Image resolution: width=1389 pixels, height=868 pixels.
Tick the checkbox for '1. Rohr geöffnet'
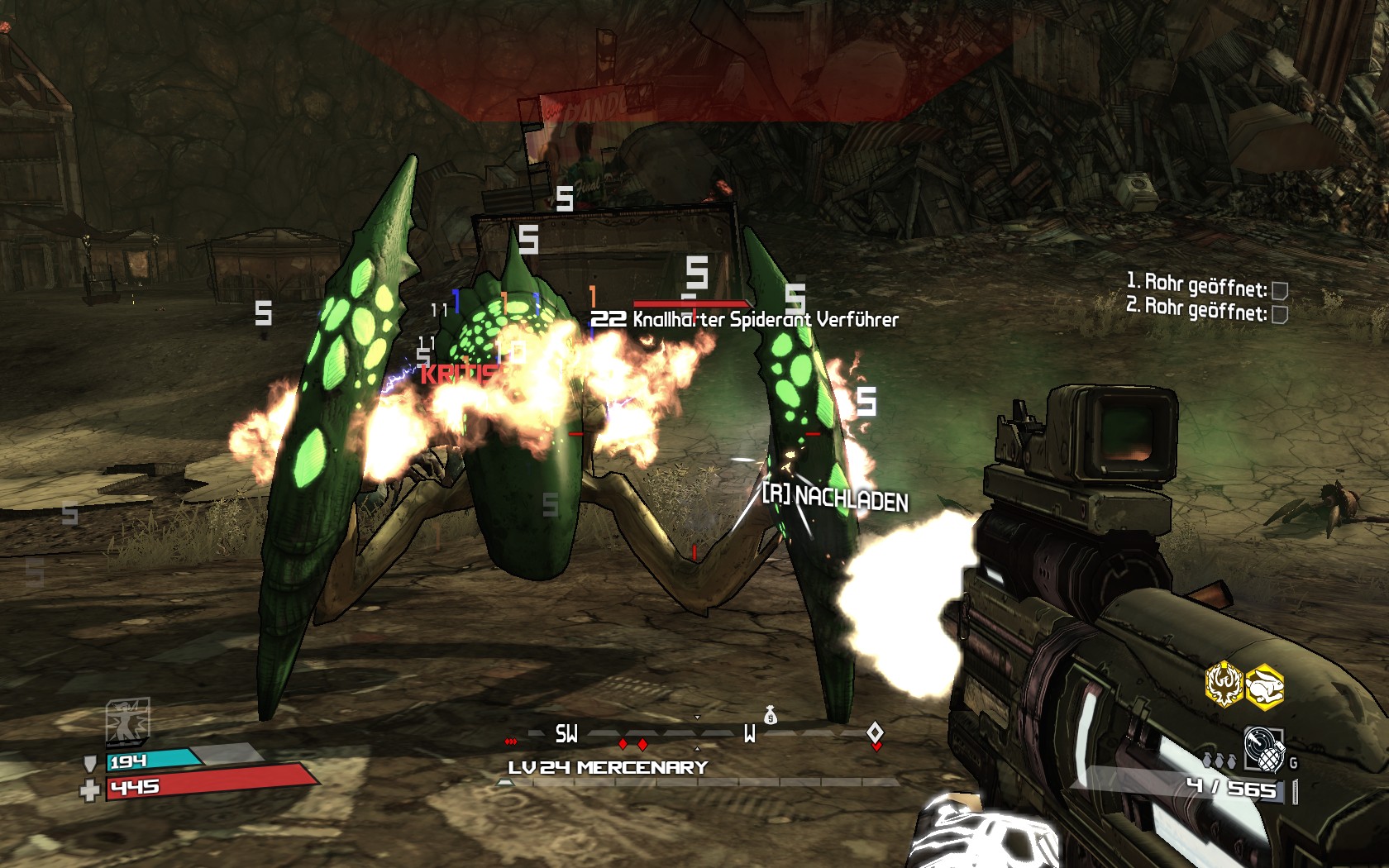pyautogui.click(x=1279, y=290)
